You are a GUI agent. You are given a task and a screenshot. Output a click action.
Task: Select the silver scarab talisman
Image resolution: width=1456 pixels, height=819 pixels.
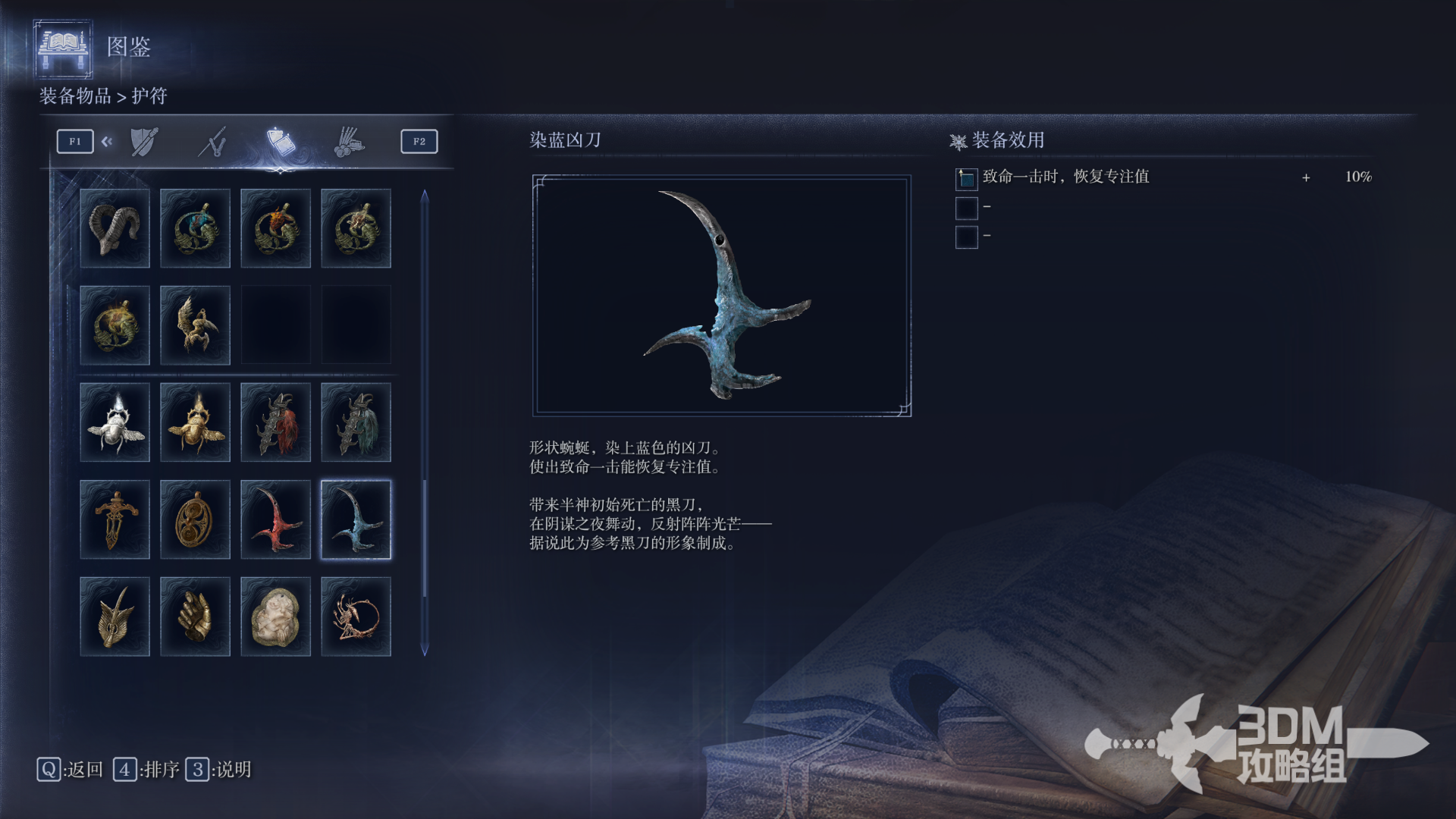(115, 422)
